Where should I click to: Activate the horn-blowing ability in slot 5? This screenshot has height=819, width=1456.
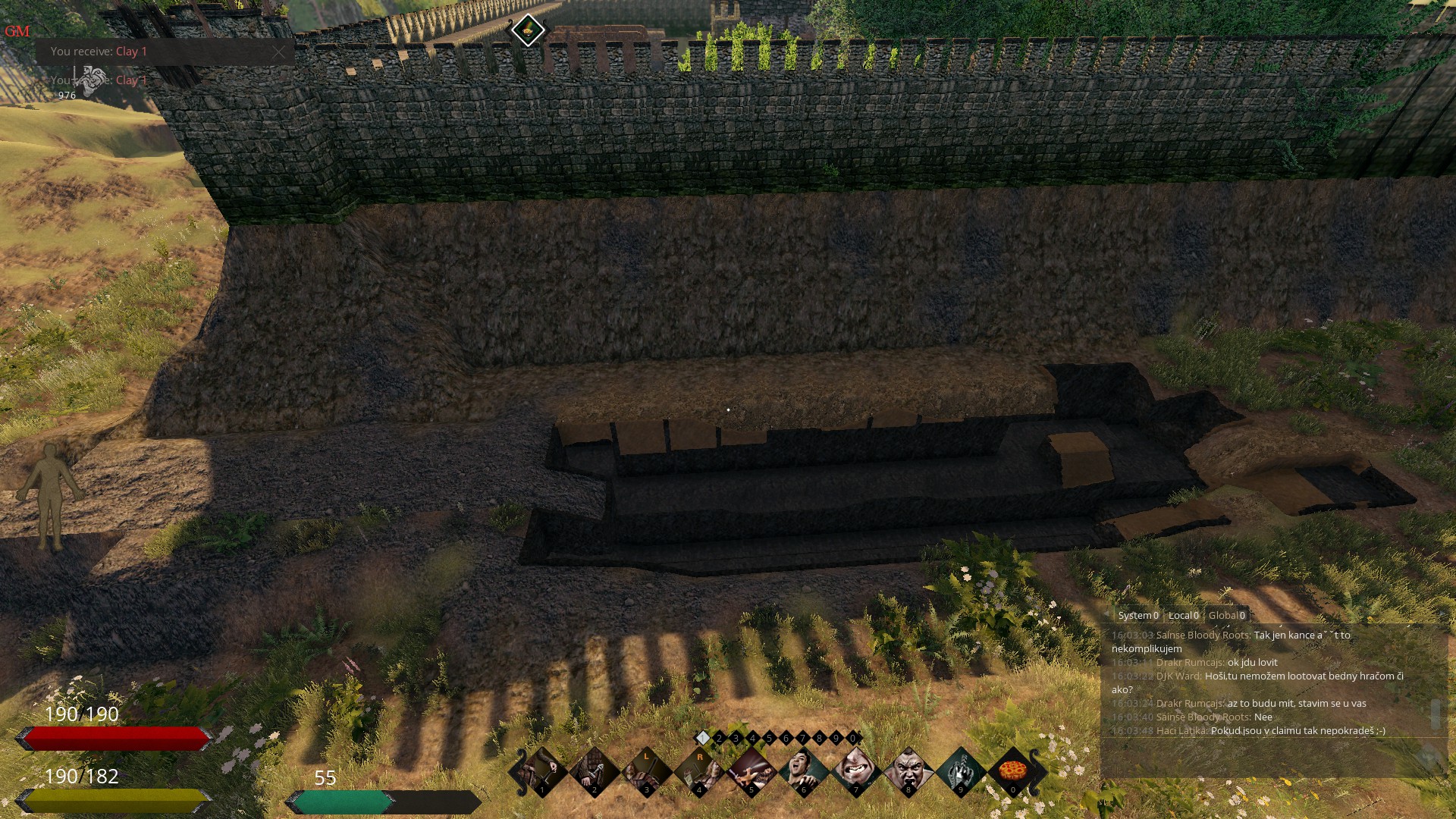click(751, 771)
